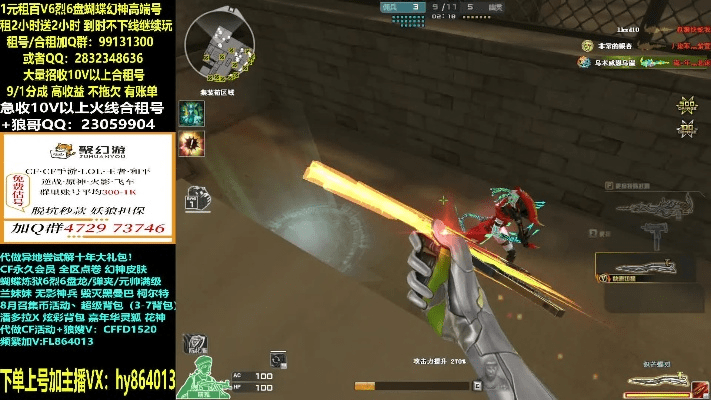711x400 pixels.
Task: Click the upper gold damage badge
Action: point(686,104)
